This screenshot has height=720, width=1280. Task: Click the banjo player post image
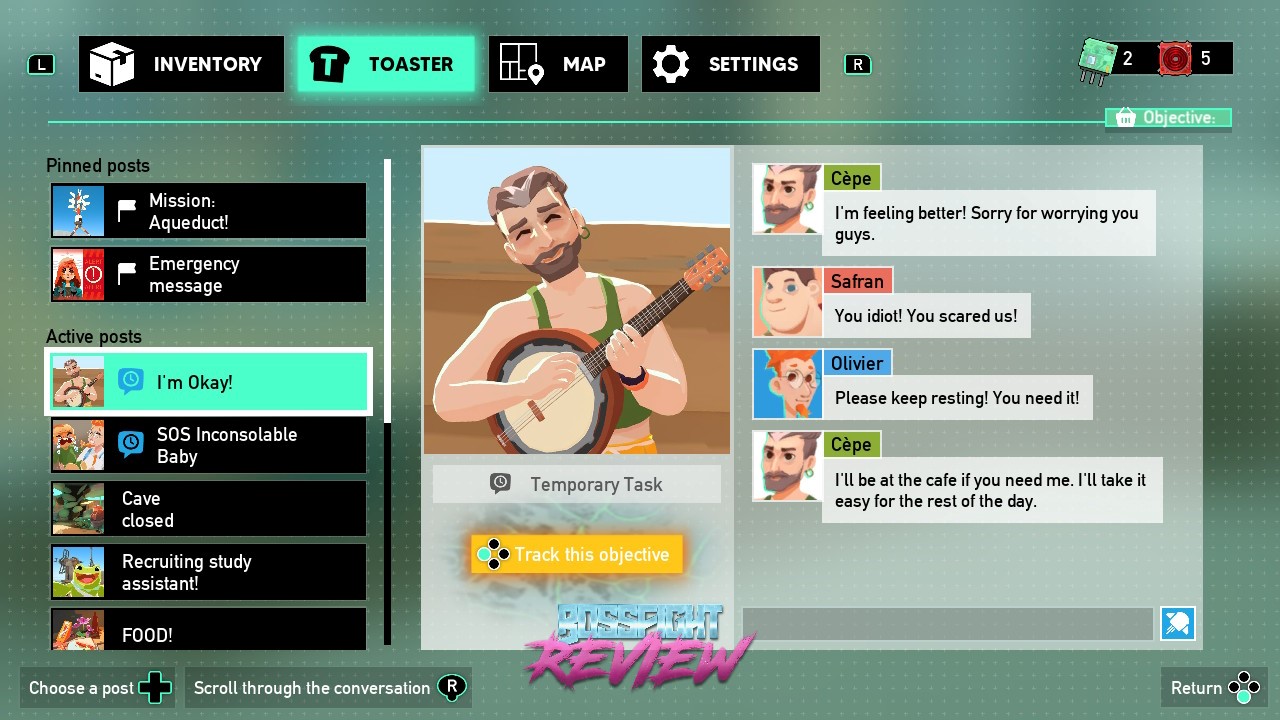click(x=577, y=301)
